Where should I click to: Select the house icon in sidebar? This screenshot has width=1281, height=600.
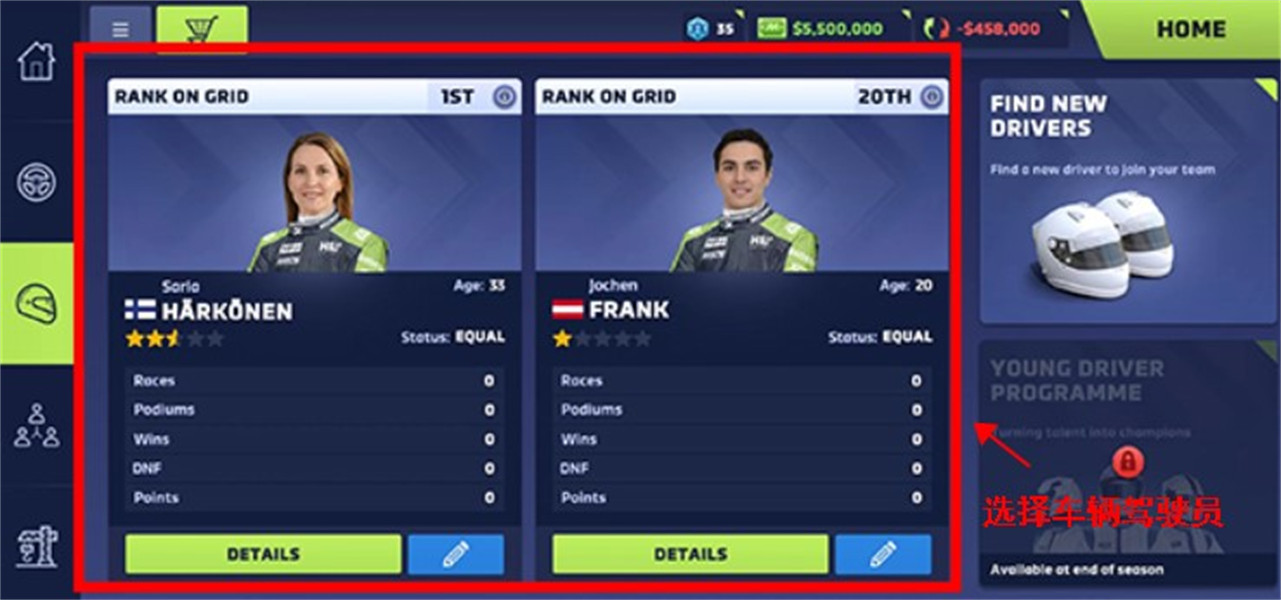tap(36, 61)
